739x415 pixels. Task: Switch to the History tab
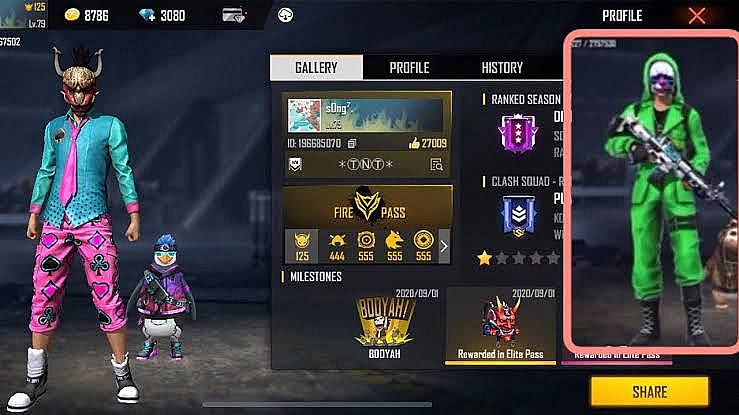(x=502, y=68)
